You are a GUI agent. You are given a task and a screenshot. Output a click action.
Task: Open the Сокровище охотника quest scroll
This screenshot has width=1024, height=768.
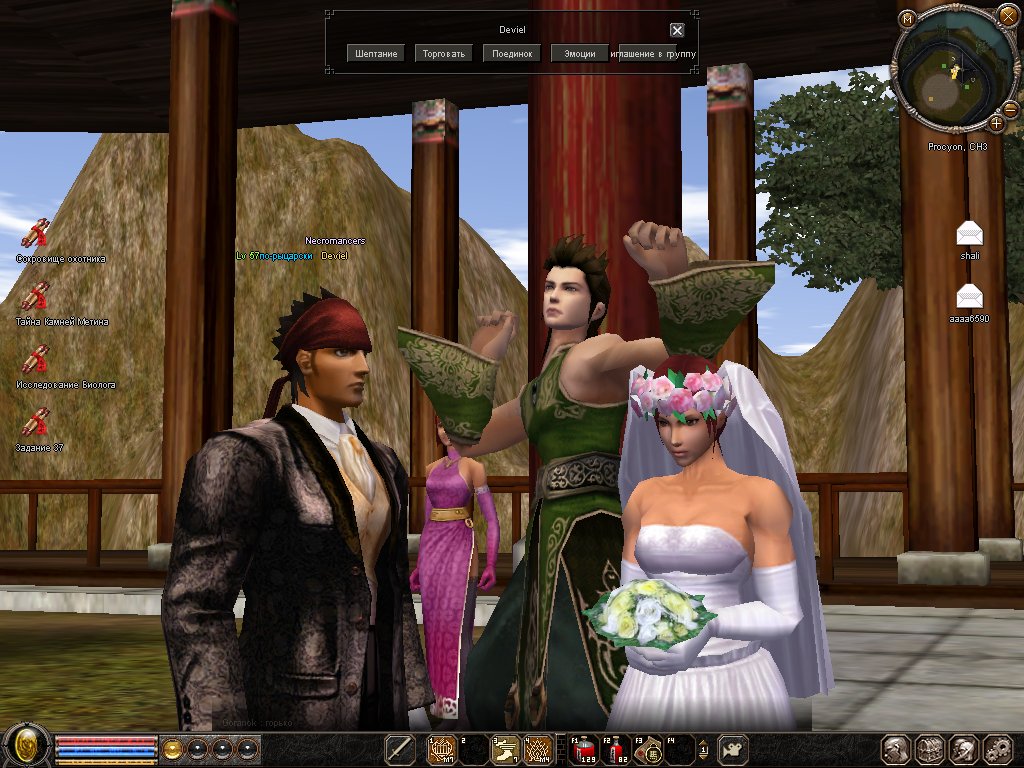click(x=36, y=233)
